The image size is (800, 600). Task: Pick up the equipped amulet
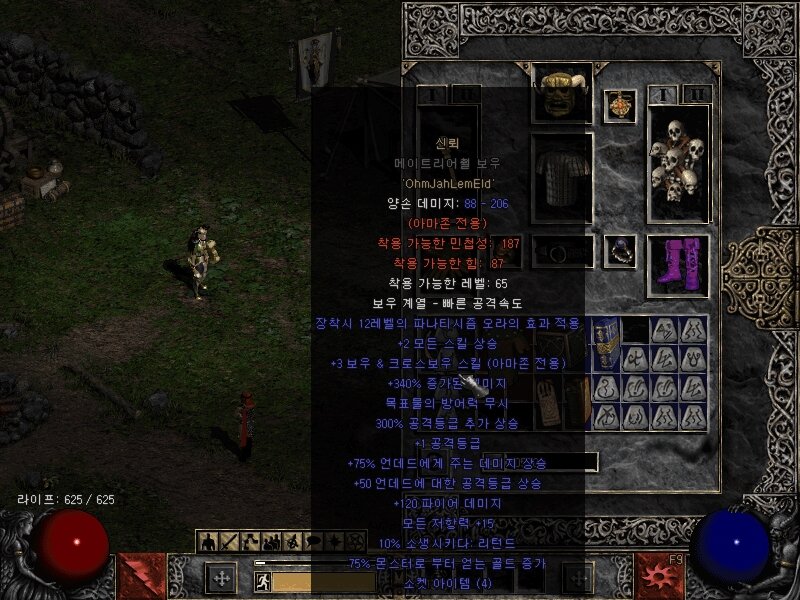621,106
